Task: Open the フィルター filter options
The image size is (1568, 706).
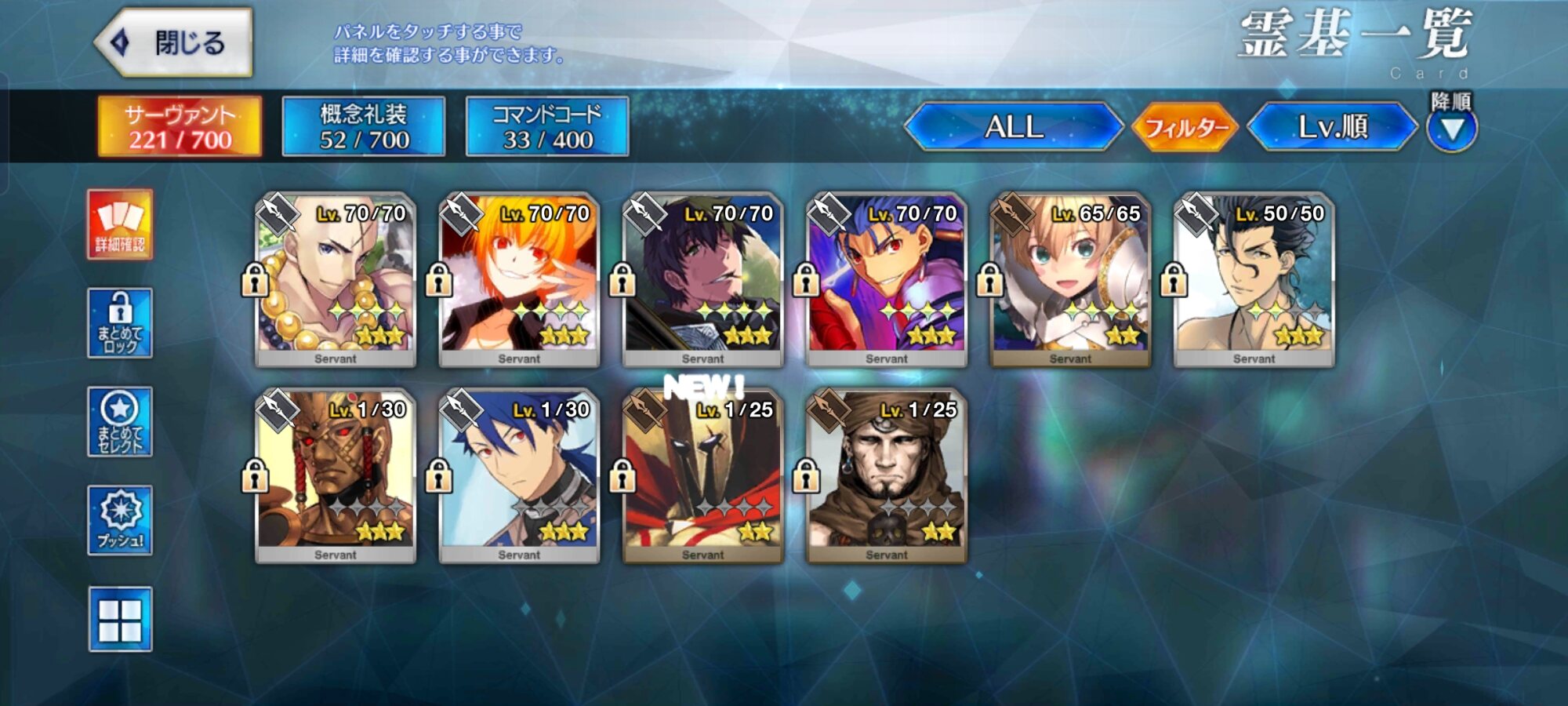Action: point(1185,126)
